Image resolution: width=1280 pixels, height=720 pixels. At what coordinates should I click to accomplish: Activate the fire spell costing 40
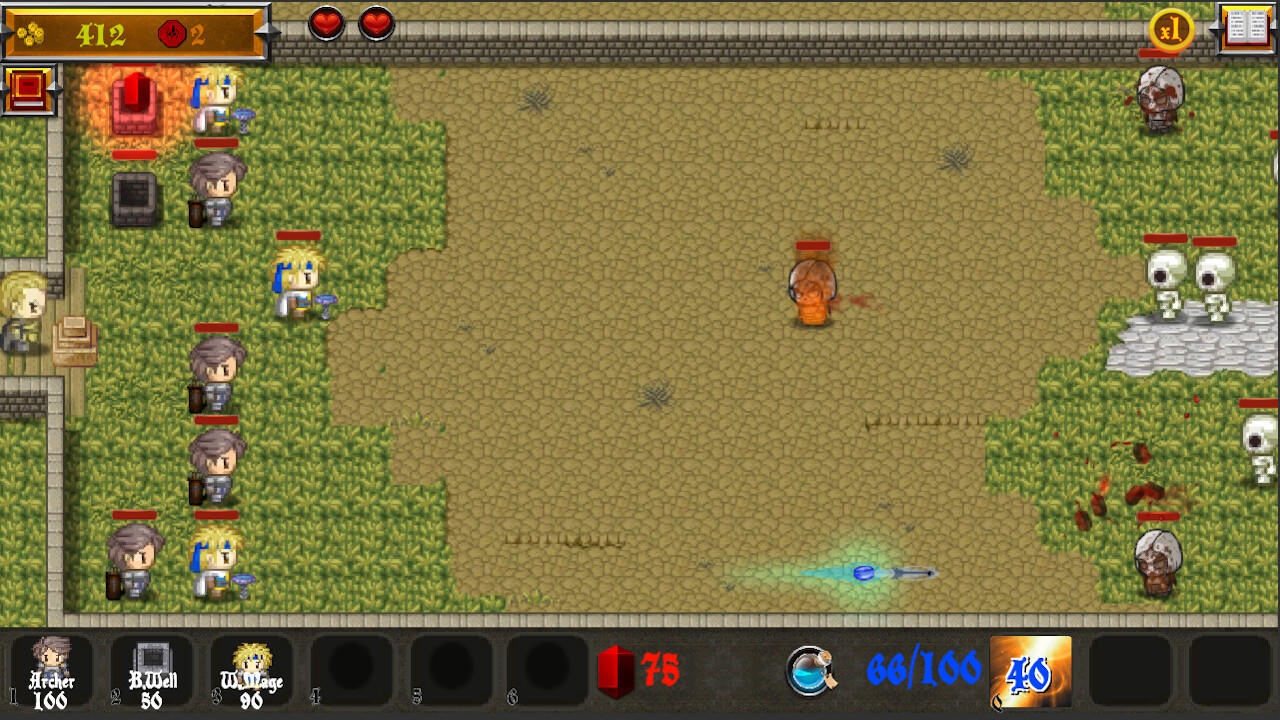(x=1030, y=670)
